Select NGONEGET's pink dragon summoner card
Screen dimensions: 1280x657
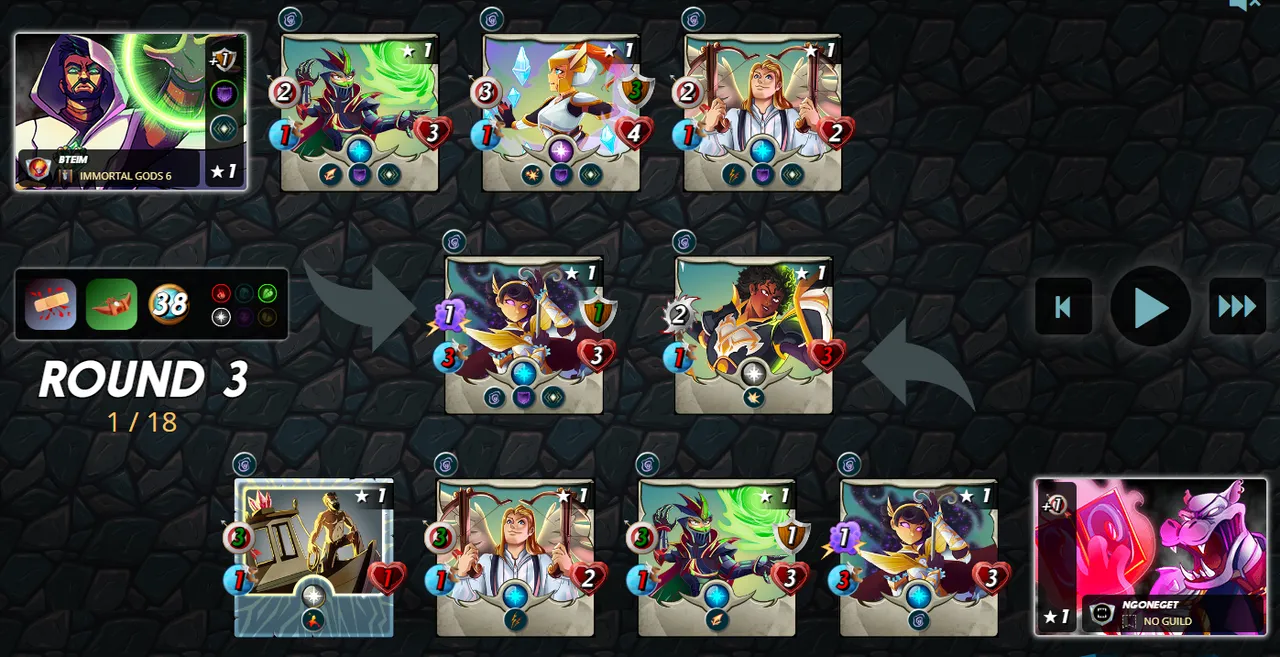point(1150,556)
